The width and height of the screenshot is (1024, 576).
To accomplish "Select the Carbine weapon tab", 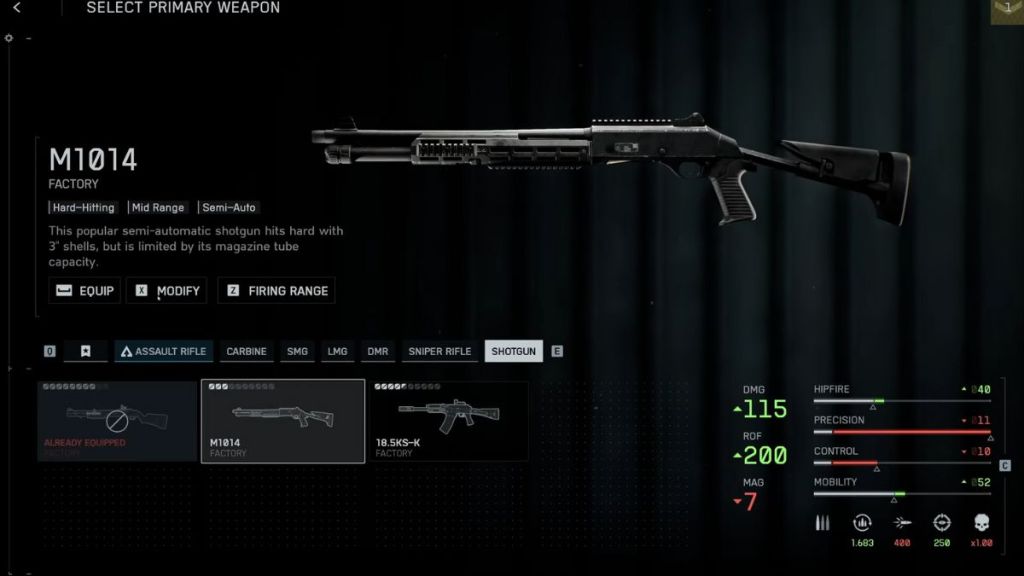I will (246, 351).
